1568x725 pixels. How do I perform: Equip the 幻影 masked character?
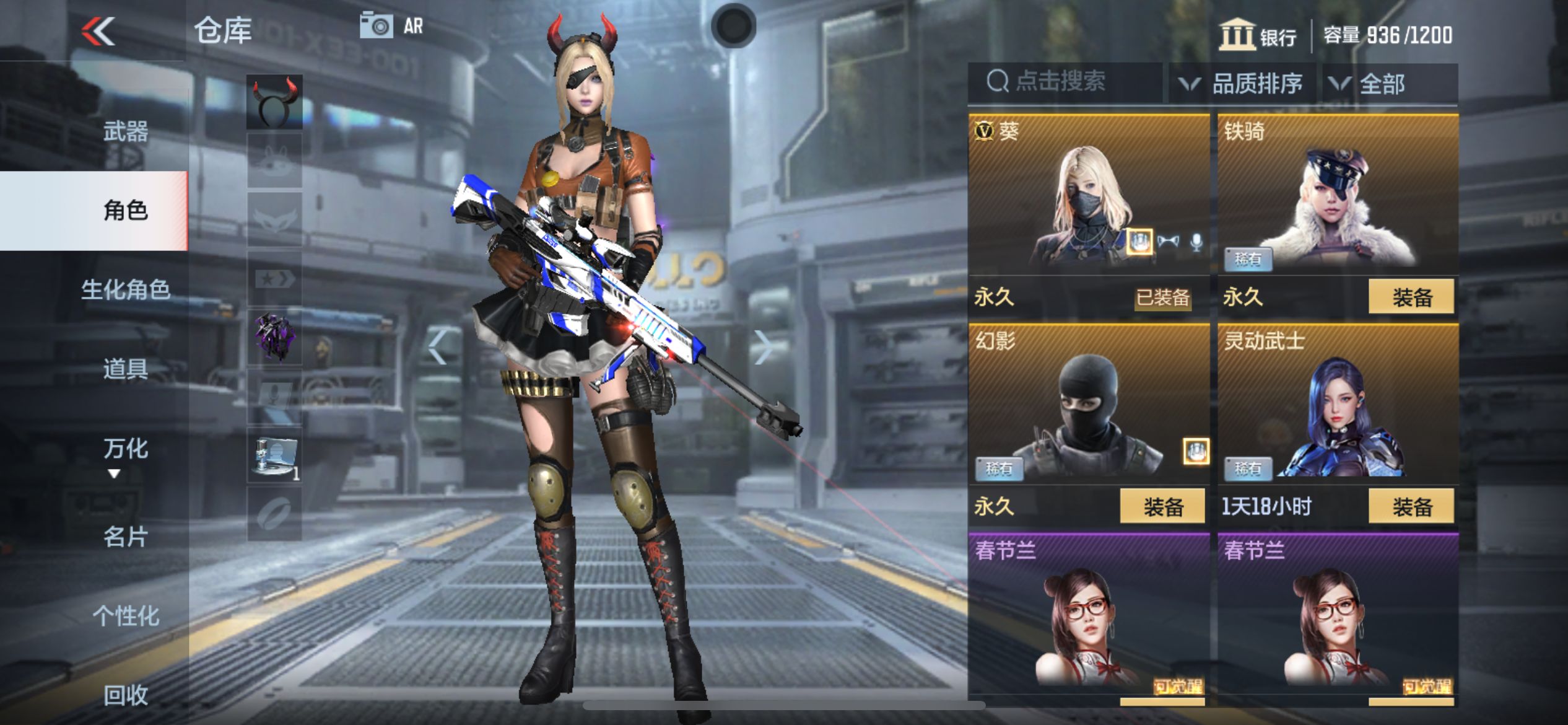click(x=1162, y=506)
